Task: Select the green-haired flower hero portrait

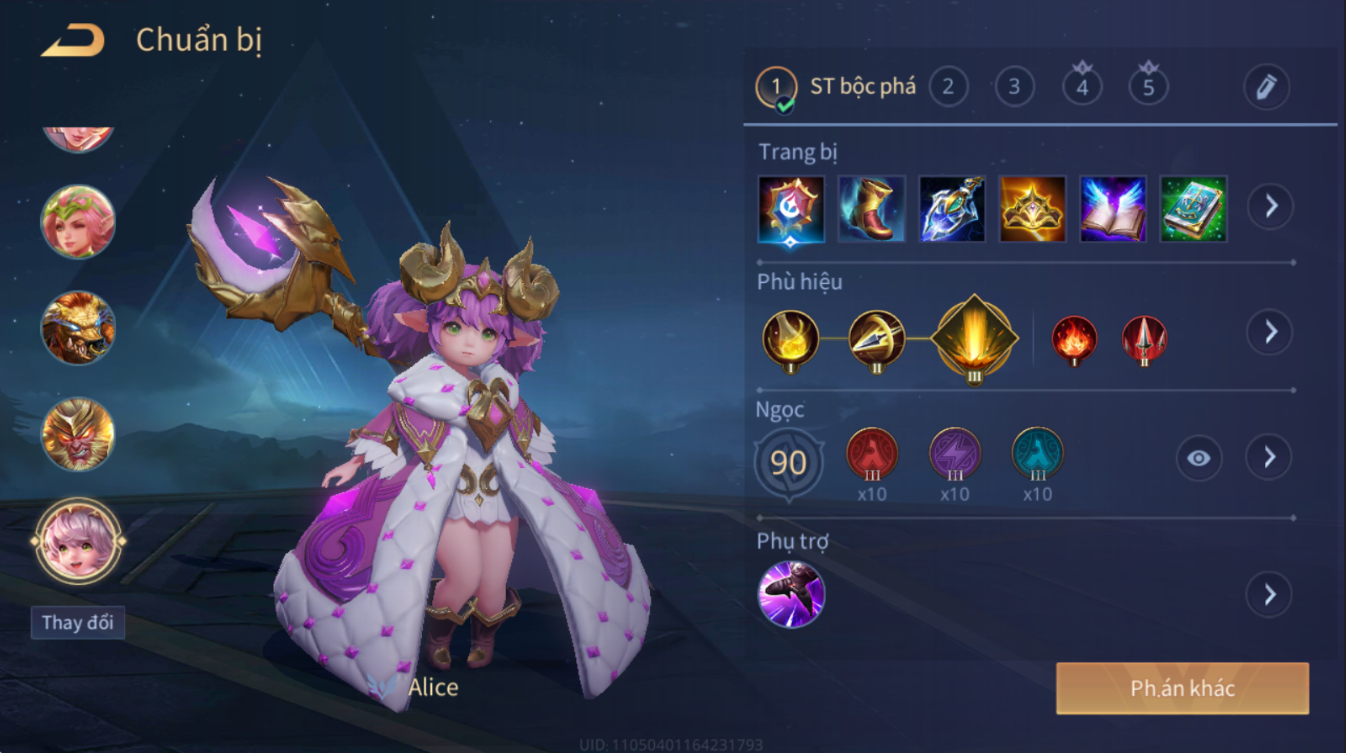Action: click(x=78, y=221)
